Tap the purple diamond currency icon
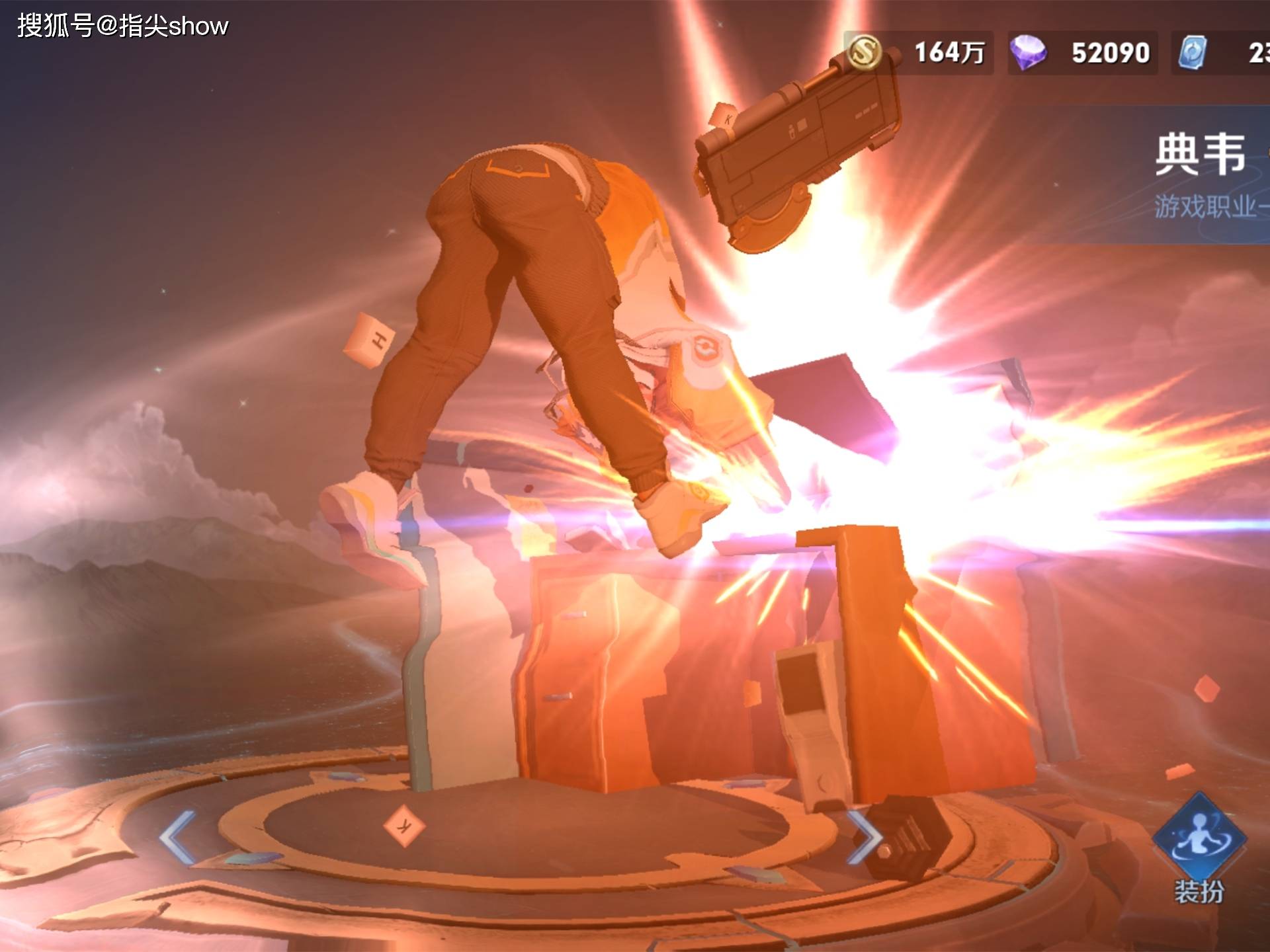Viewport: 1270px width, 952px height. (x=1028, y=52)
